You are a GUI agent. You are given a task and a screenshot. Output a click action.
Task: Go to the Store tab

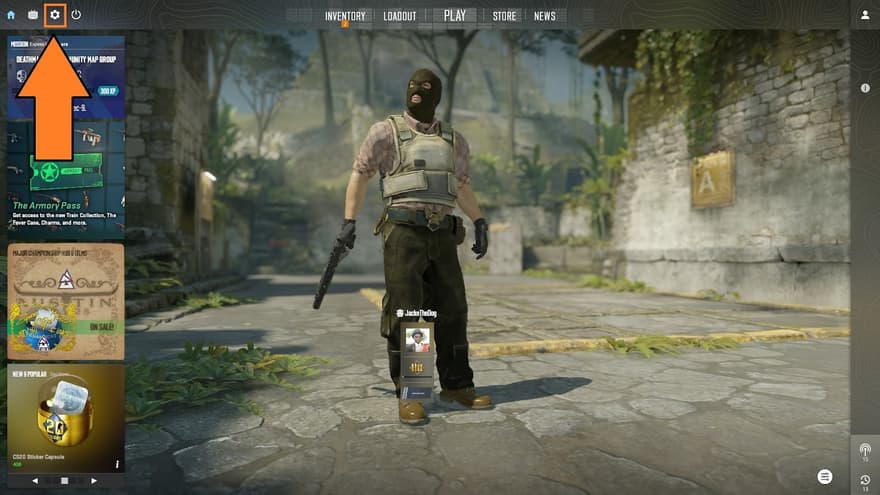pos(505,16)
